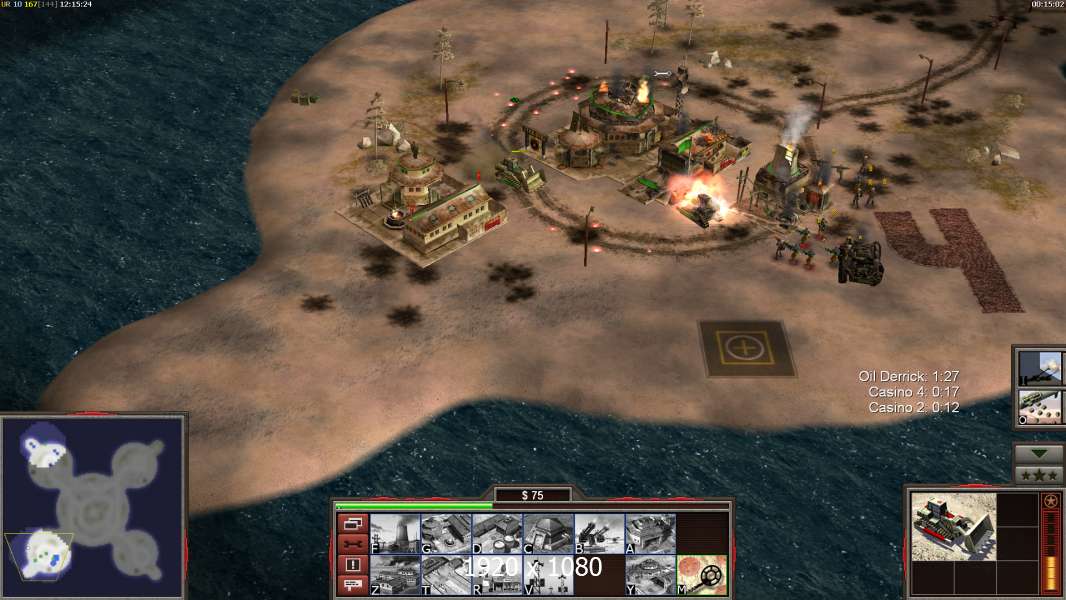Select the bulldozer unit portrait
The image size is (1066, 600).
tap(953, 527)
